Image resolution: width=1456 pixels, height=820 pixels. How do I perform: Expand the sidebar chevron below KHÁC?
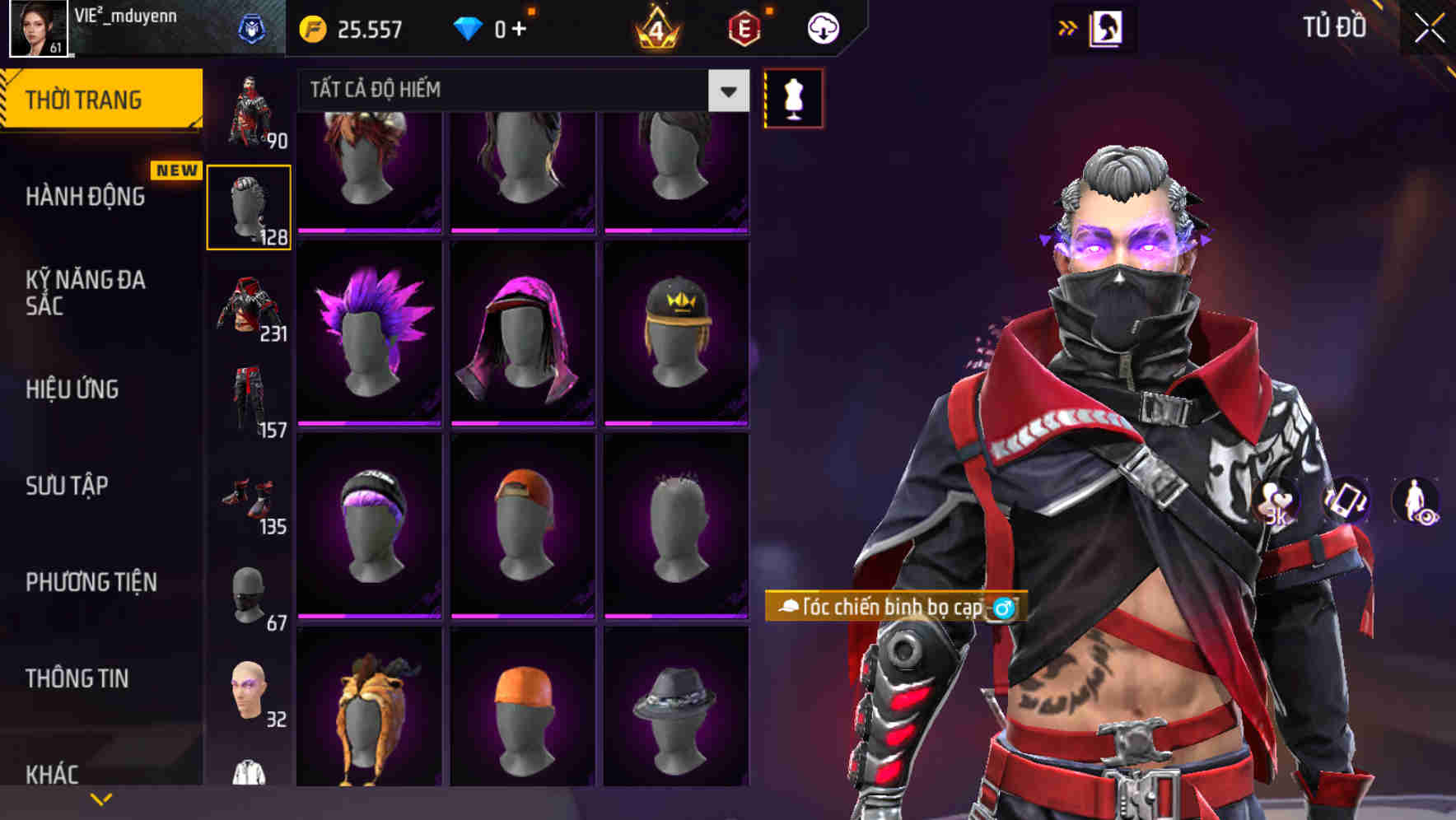click(x=100, y=797)
